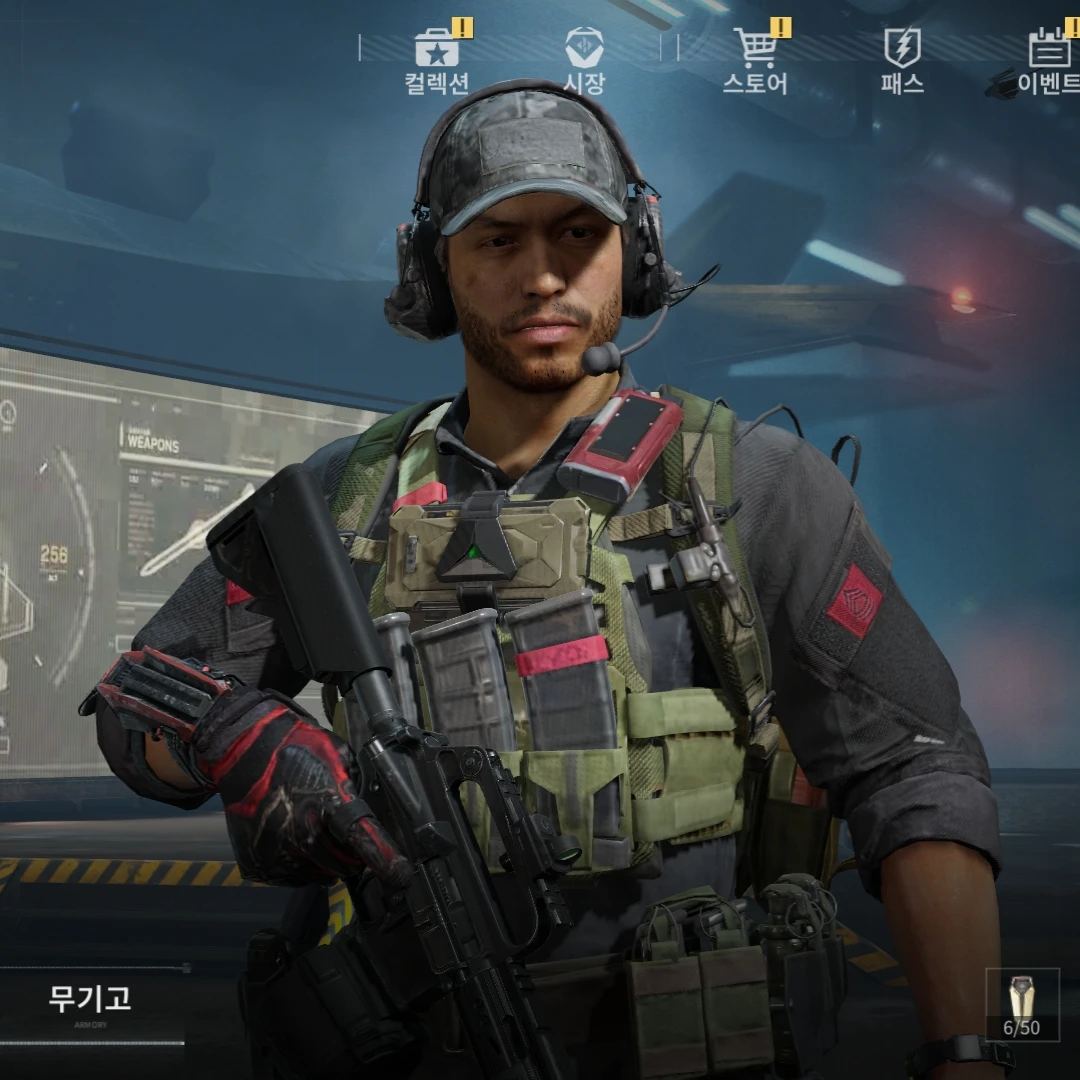Viewport: 1080px width, 1080px height.
Task: Open the 컬렉션 collection menu
Action: pyautogui.click(x=437, y=60)
